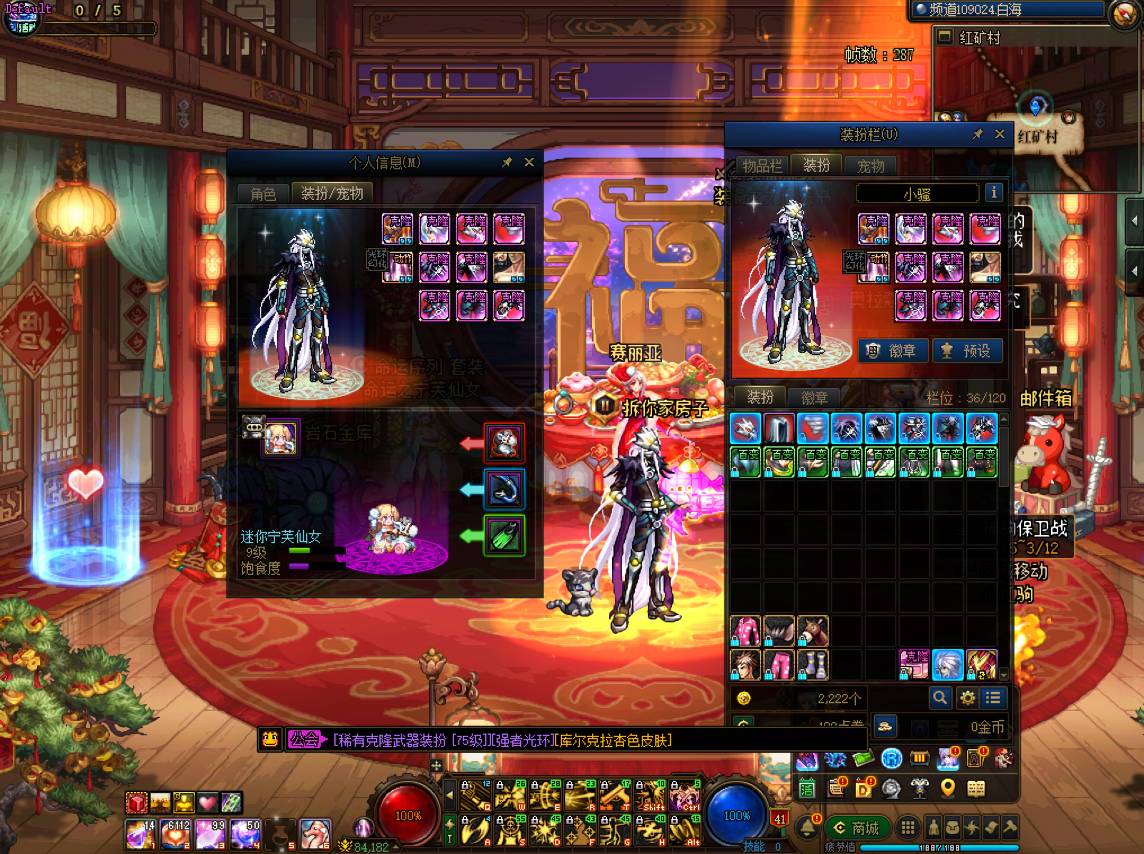Open the 商城 shop button
The width and height of the screenshot is (1144, 854).
(857, 828)
